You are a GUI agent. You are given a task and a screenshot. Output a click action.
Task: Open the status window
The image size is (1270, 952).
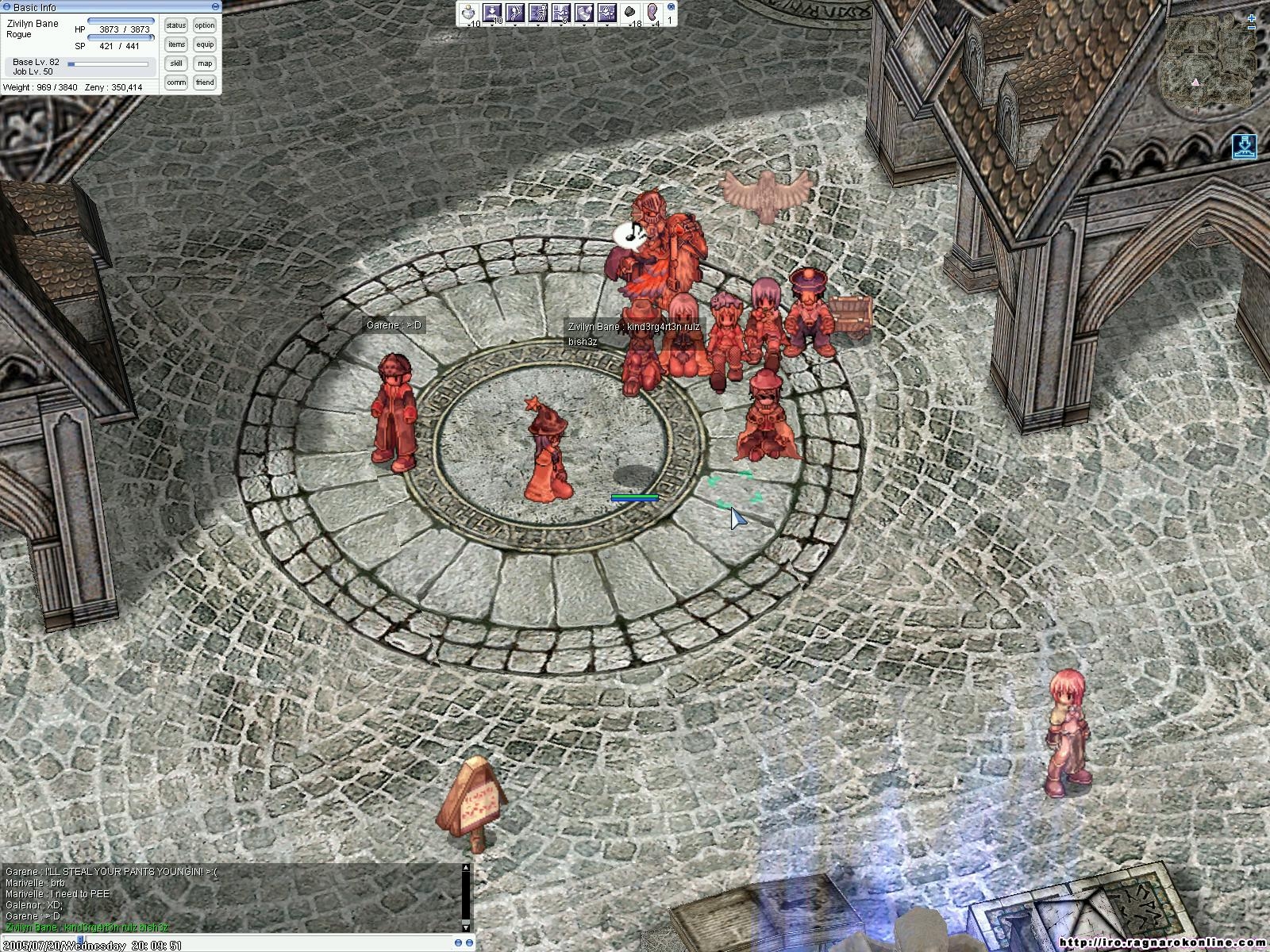click(175, 25)
